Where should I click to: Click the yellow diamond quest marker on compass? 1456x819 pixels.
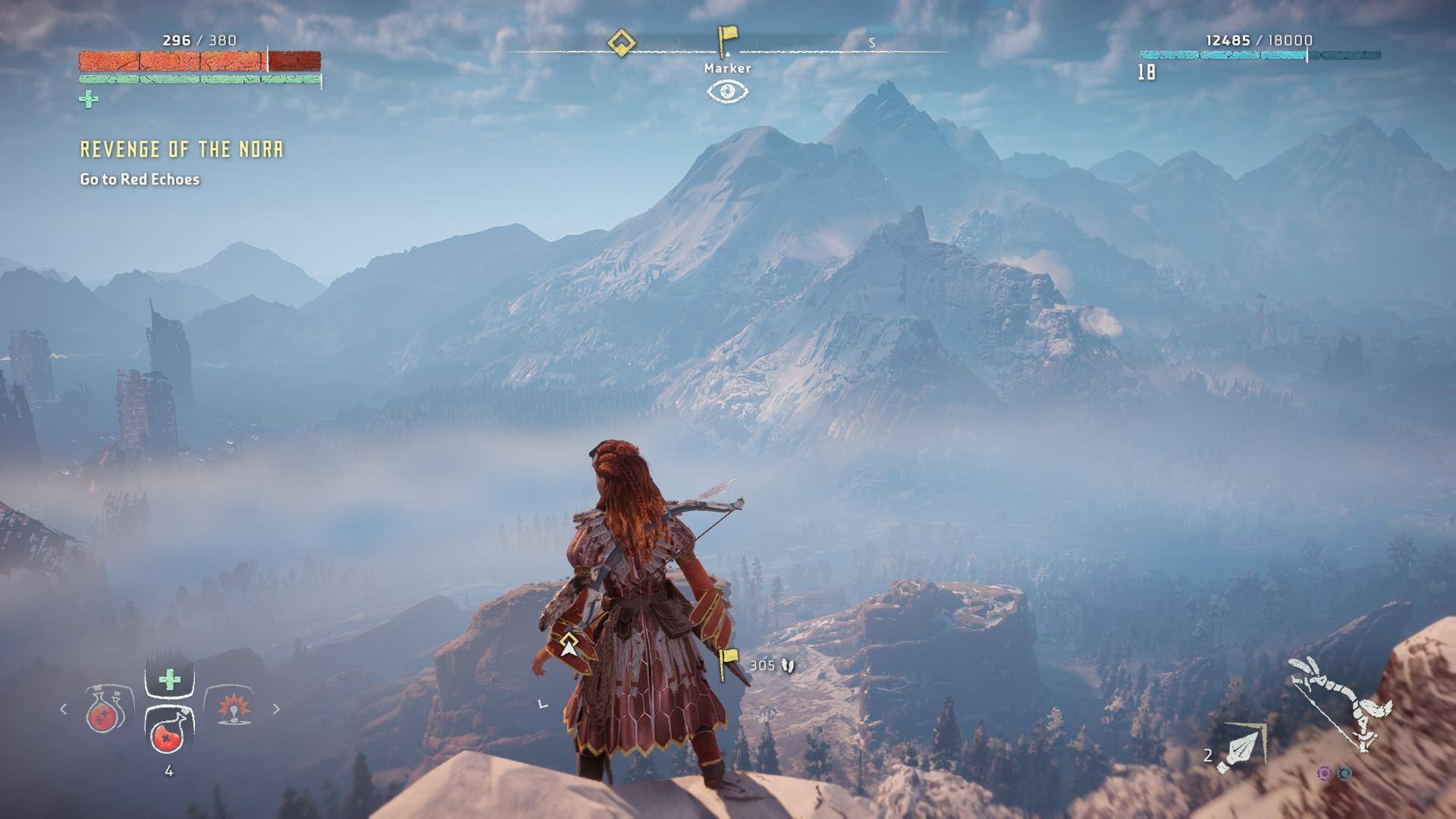(621, 42)
